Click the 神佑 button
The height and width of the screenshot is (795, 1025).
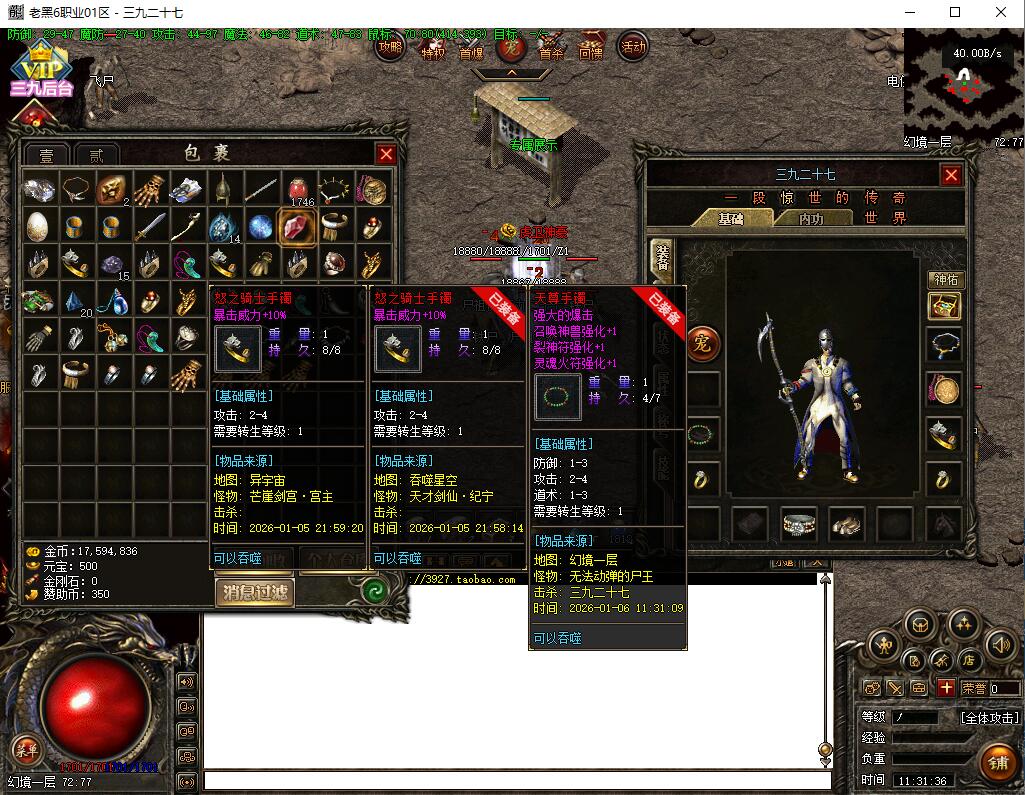coord(945,279)
